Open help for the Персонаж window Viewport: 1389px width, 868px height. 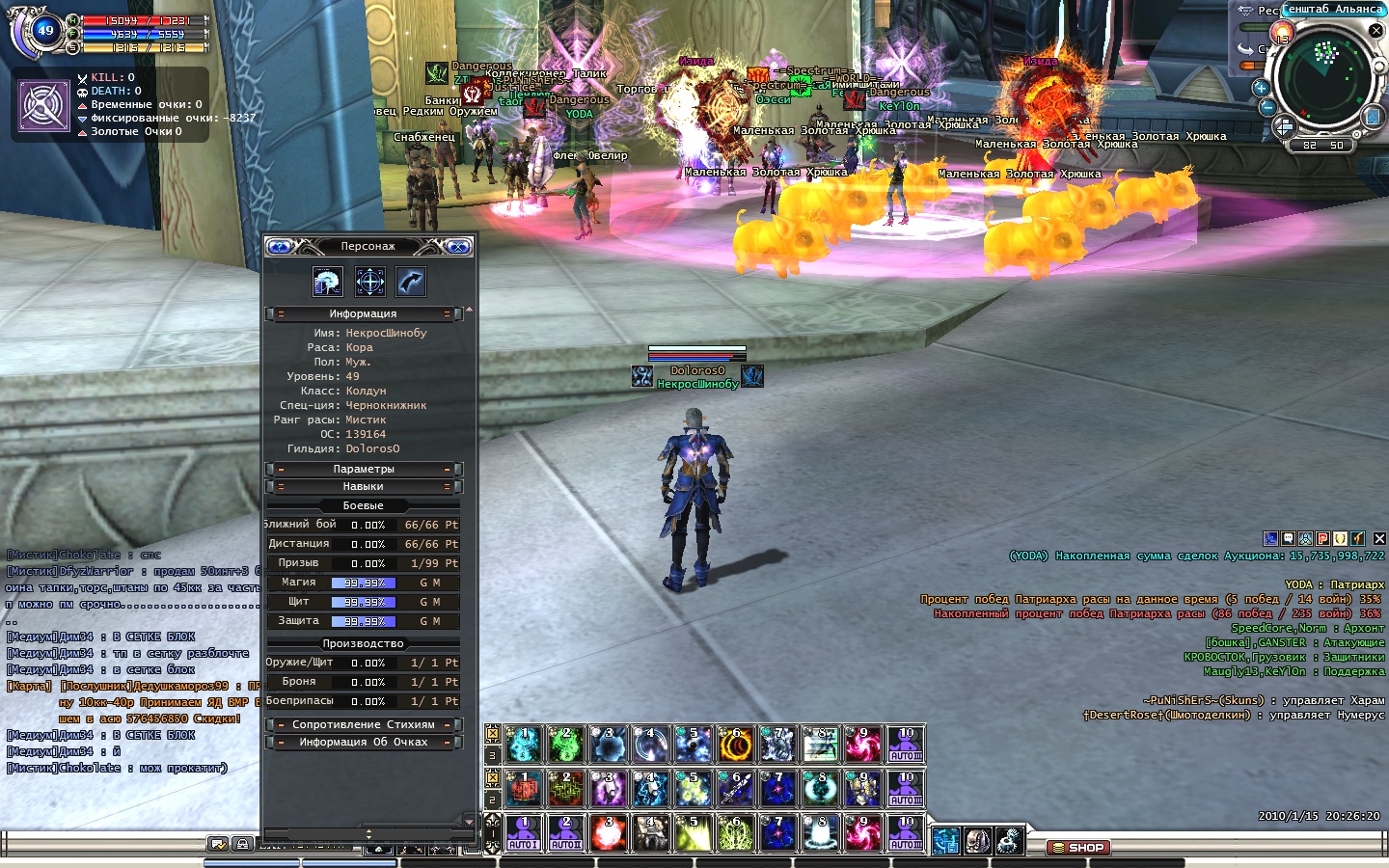click(x=279, y=247)
